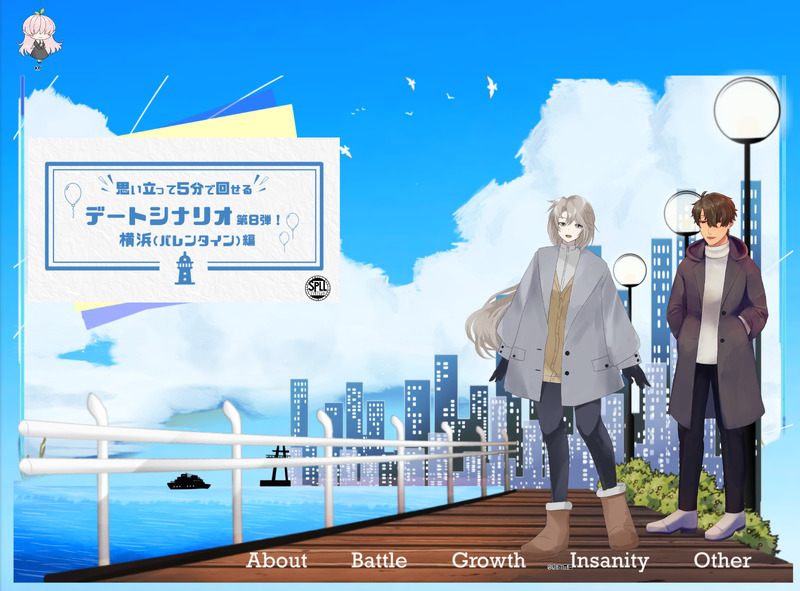Go to the Growth section
The image size is (800, 591).
(488, 561)
